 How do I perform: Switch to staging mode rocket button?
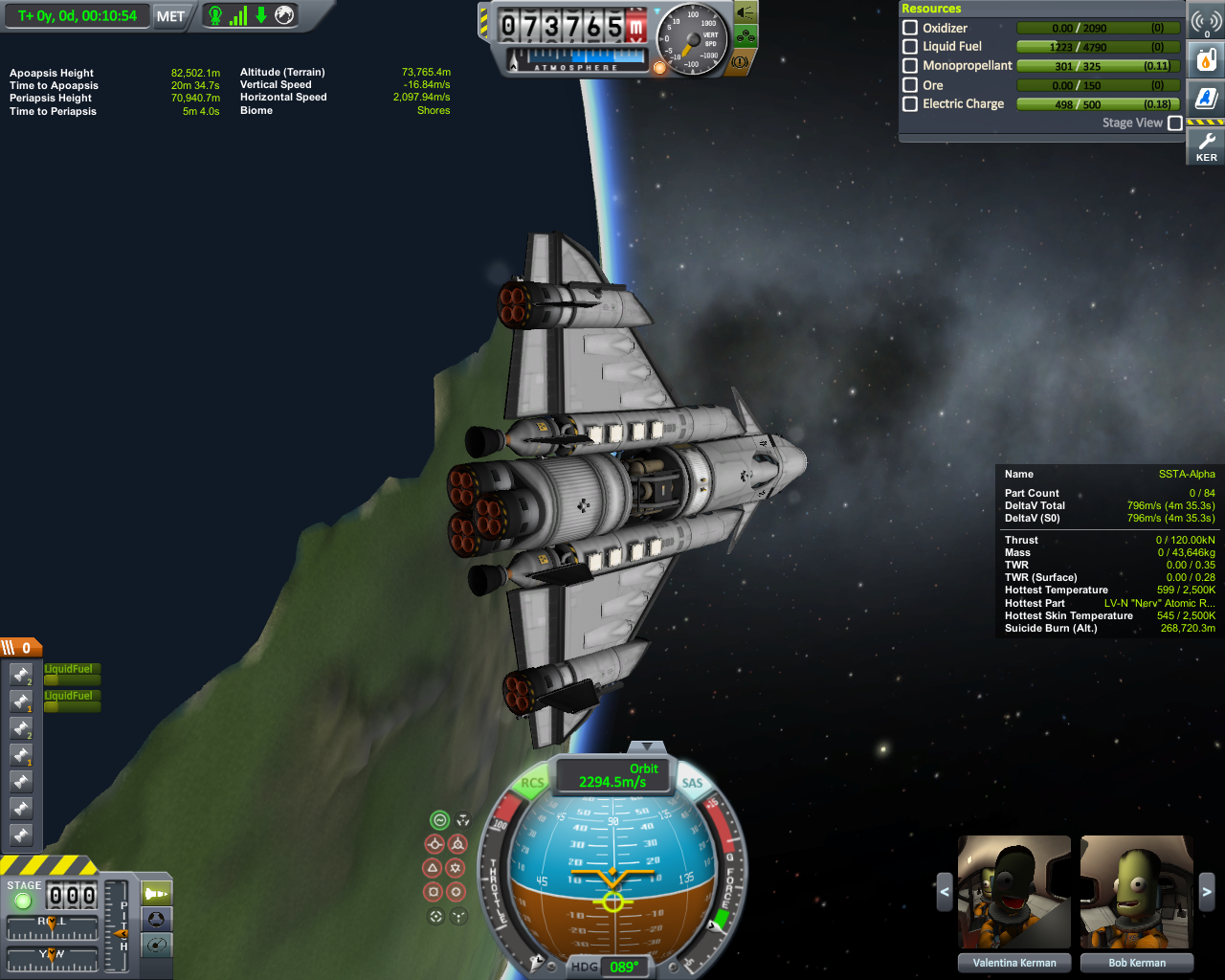tap(156, 893)
